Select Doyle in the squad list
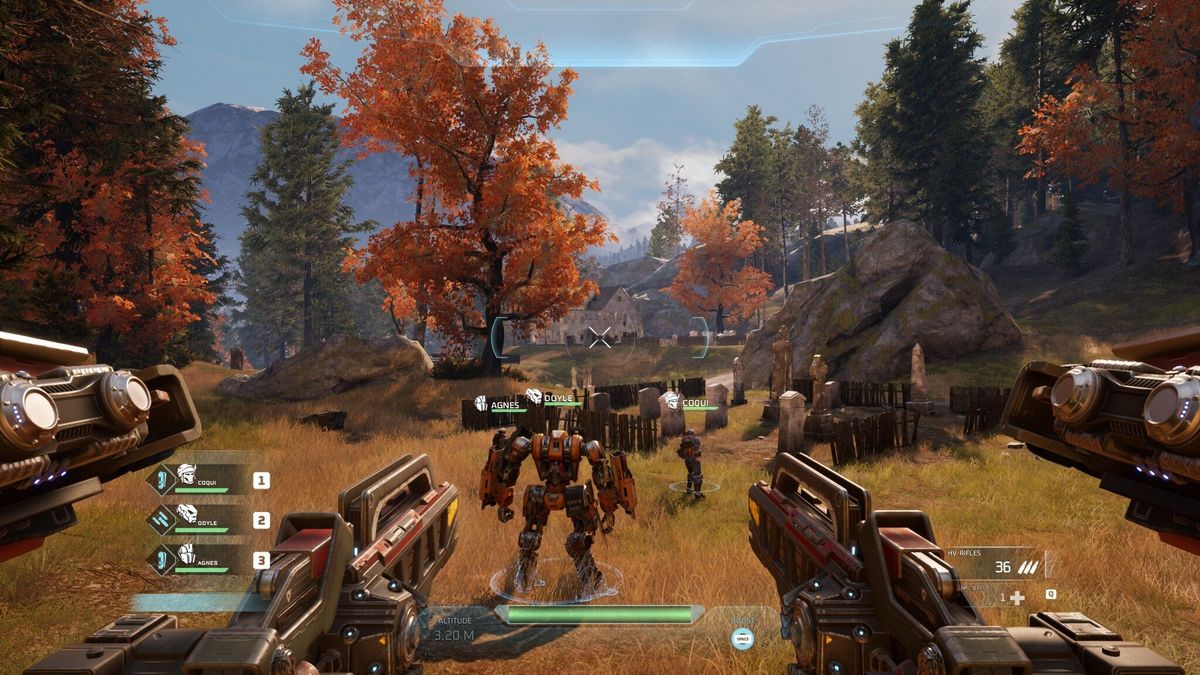The height and width of the screenshot is (675, 1200). (200, 520)
